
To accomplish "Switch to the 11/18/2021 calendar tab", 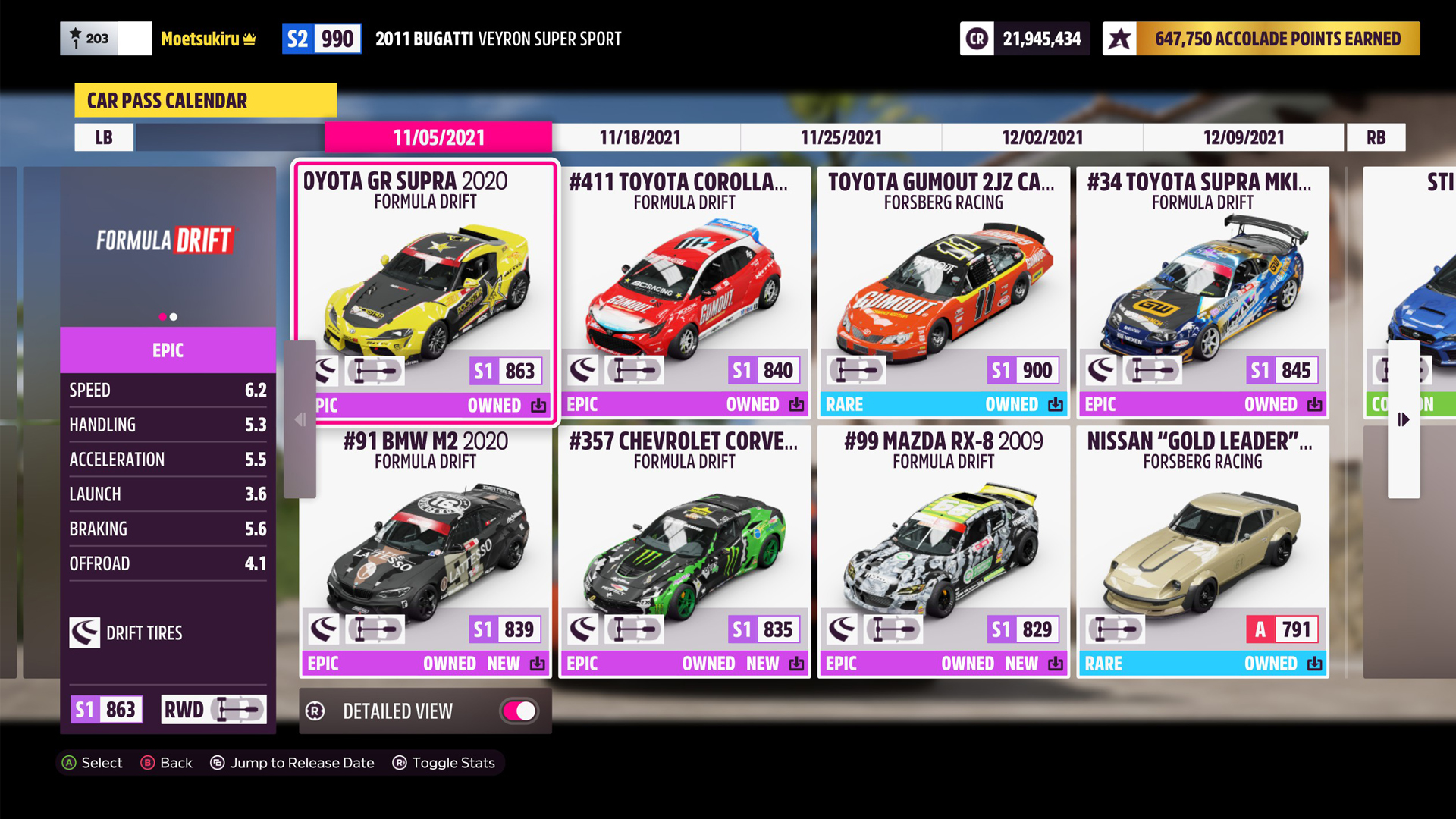I will point(641,137).
